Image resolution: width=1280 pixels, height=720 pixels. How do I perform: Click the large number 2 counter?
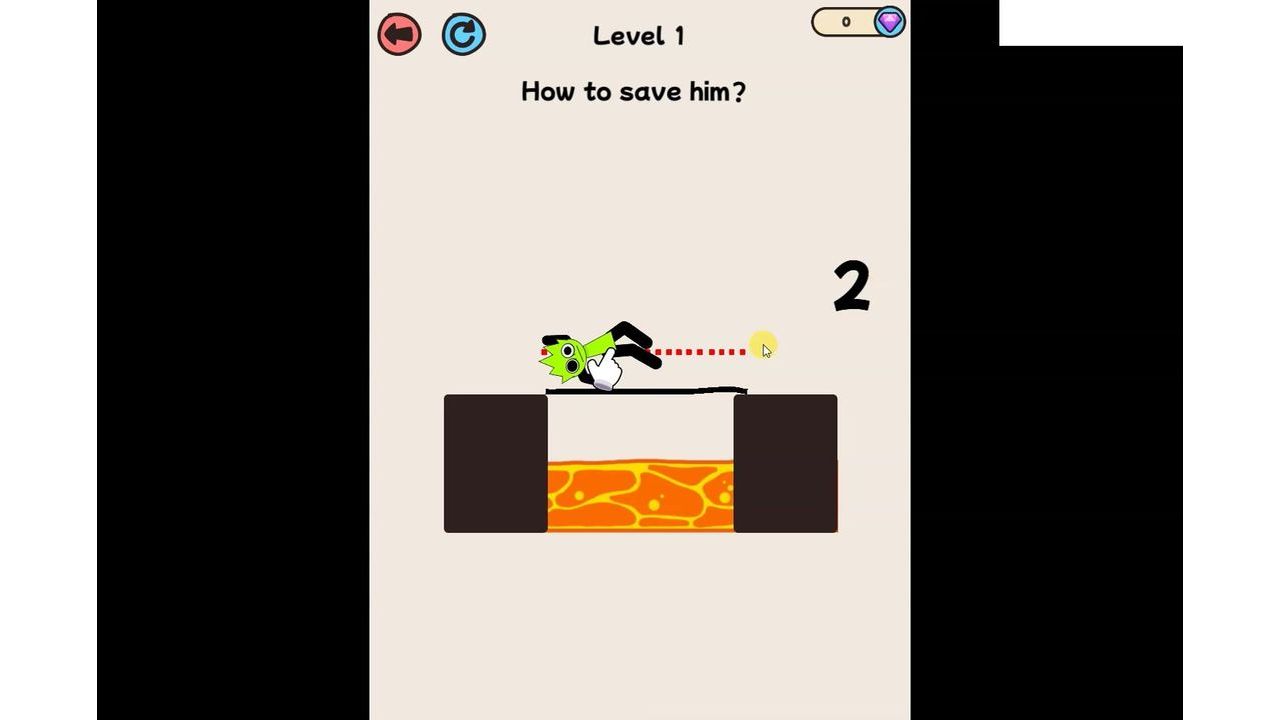(x=851, y=284)
